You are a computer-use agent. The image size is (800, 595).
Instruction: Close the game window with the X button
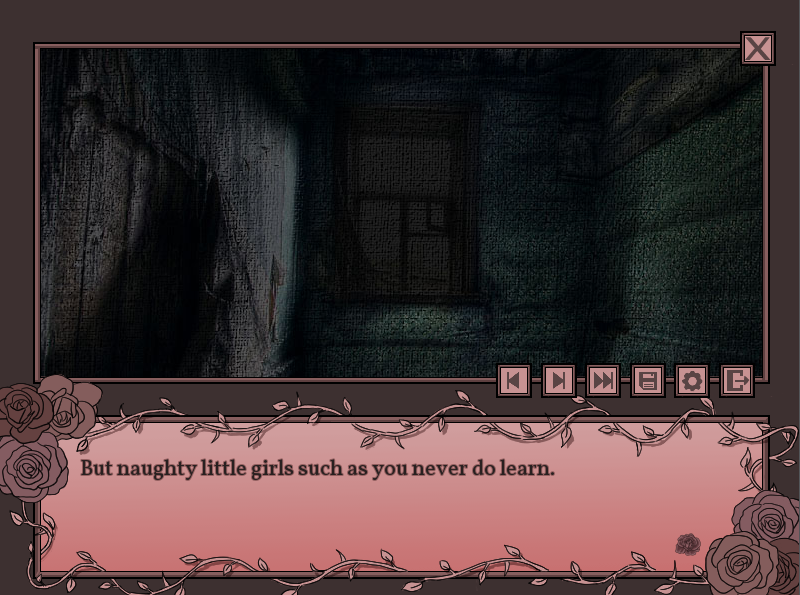click(x=758, y=48)
